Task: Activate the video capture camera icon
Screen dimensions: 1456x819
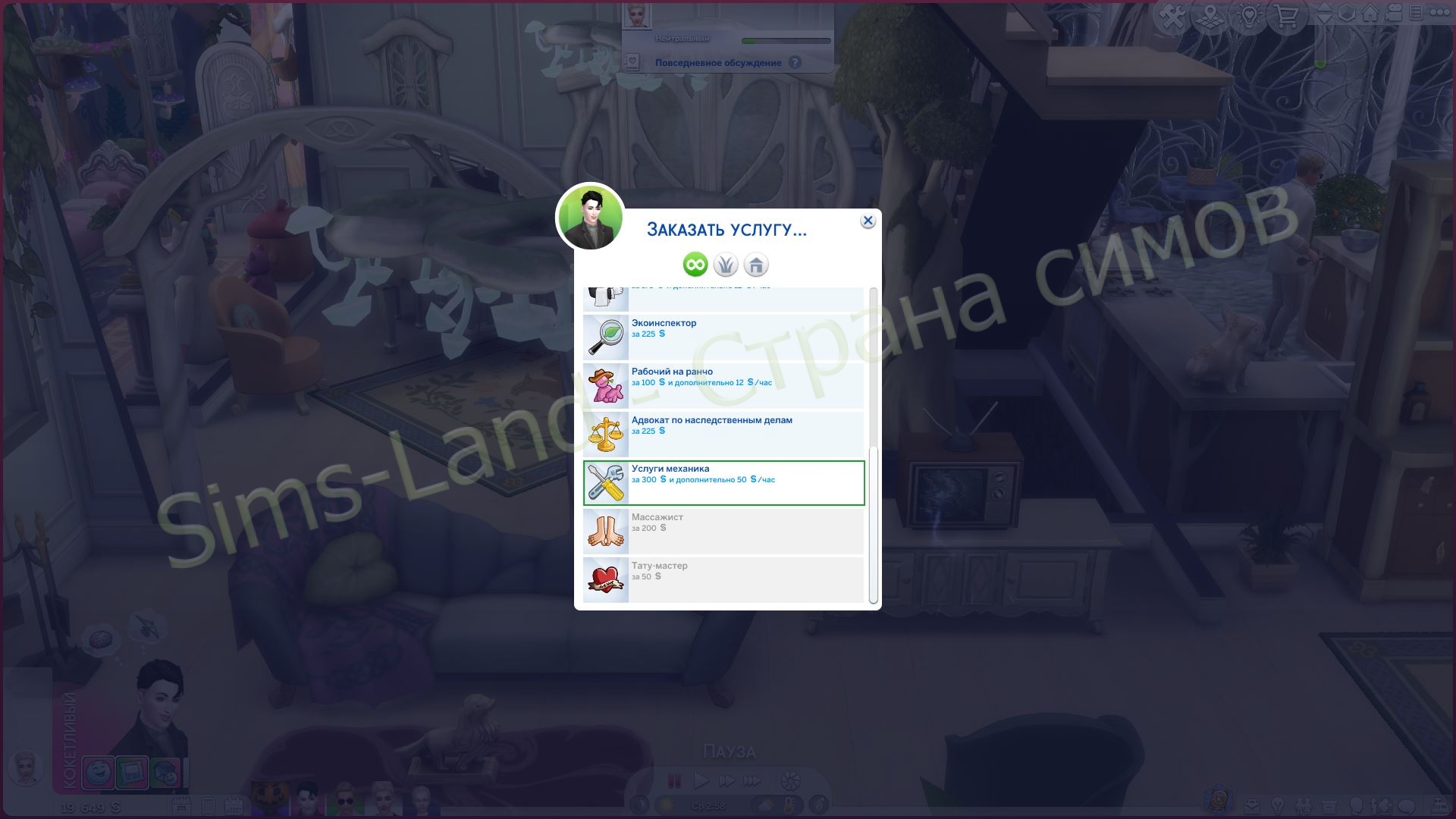Action: point(1393,14)
